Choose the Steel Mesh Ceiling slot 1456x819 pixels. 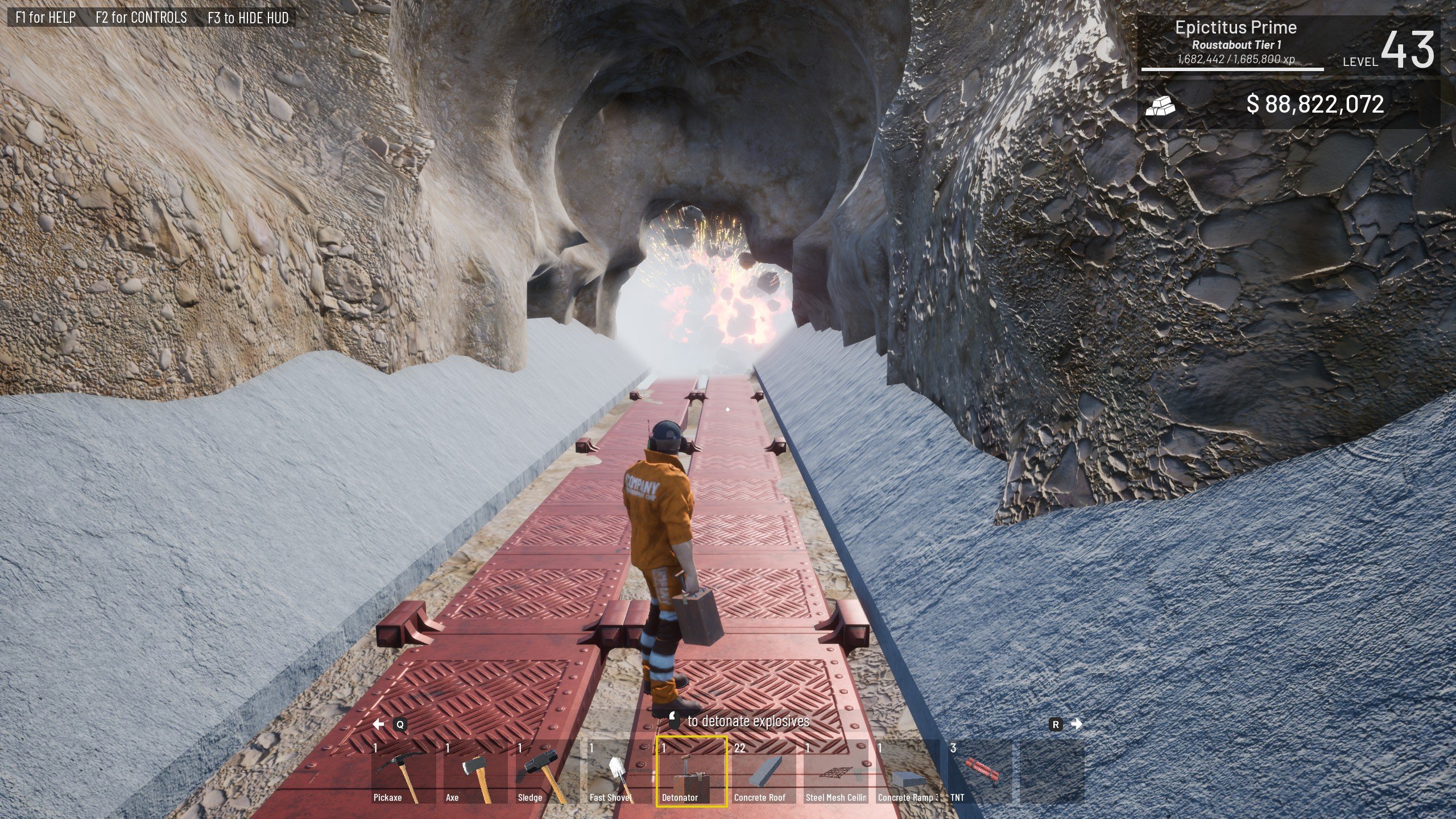tap(835, 772)
